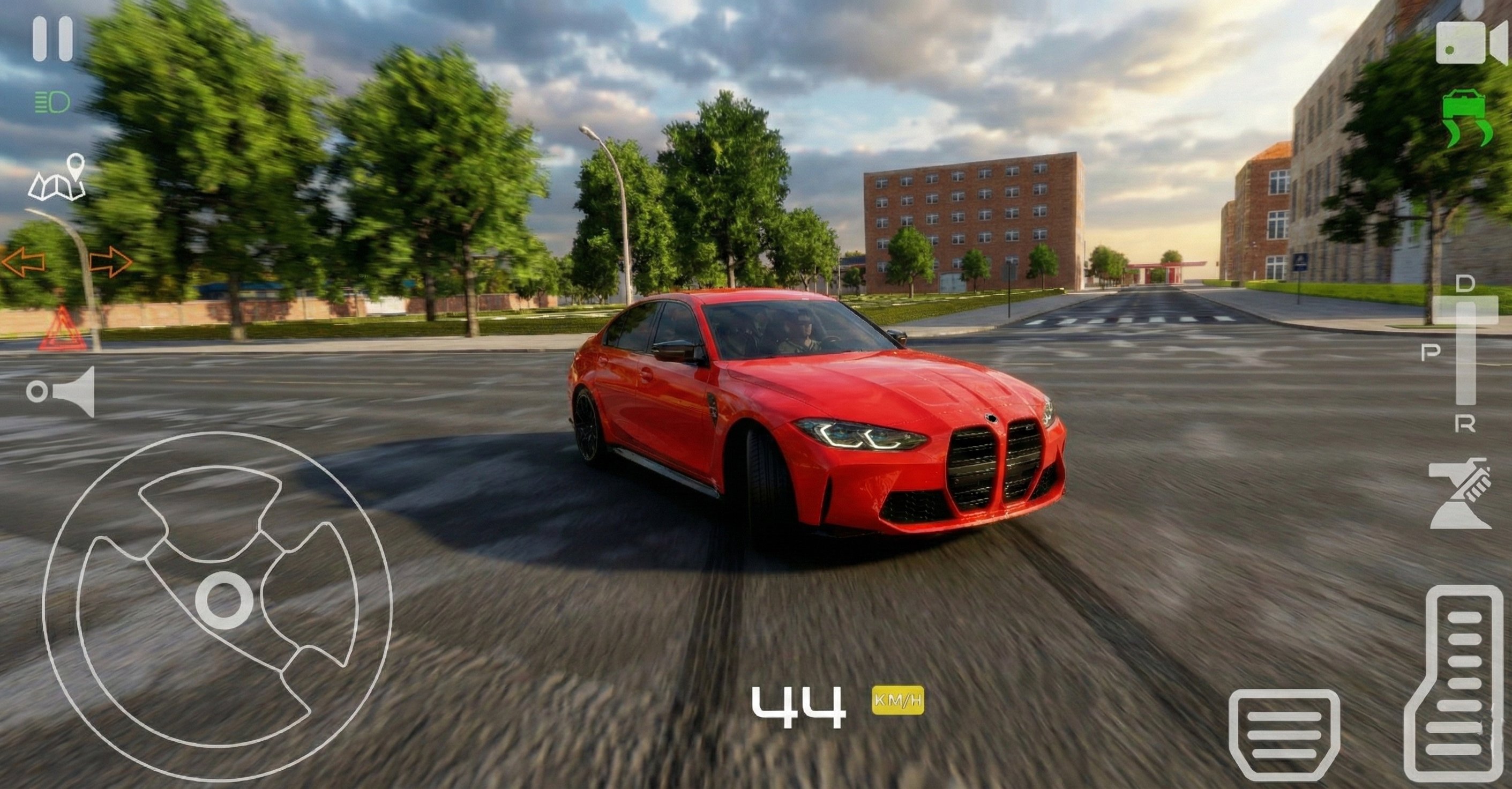Select R on the gear selector
This screenshot has height=789, width=1512.
[x=1465, y=424]
